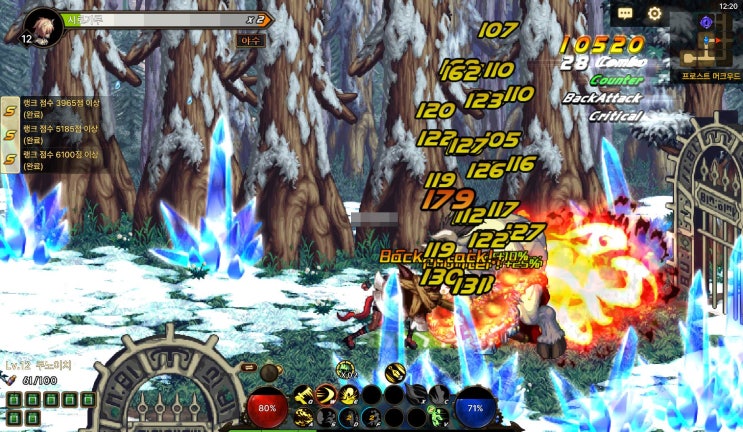Select the player character portrait
The image size is (743, 432).
42,25
